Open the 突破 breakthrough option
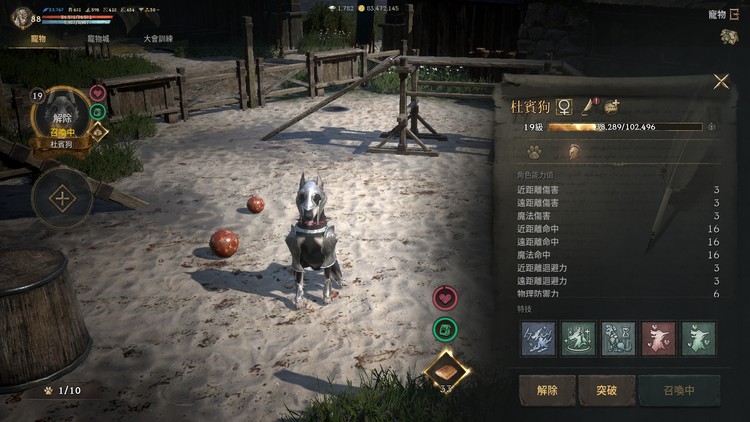The height and width of the screenshot is (422, 750). click(x=606, y=390)
